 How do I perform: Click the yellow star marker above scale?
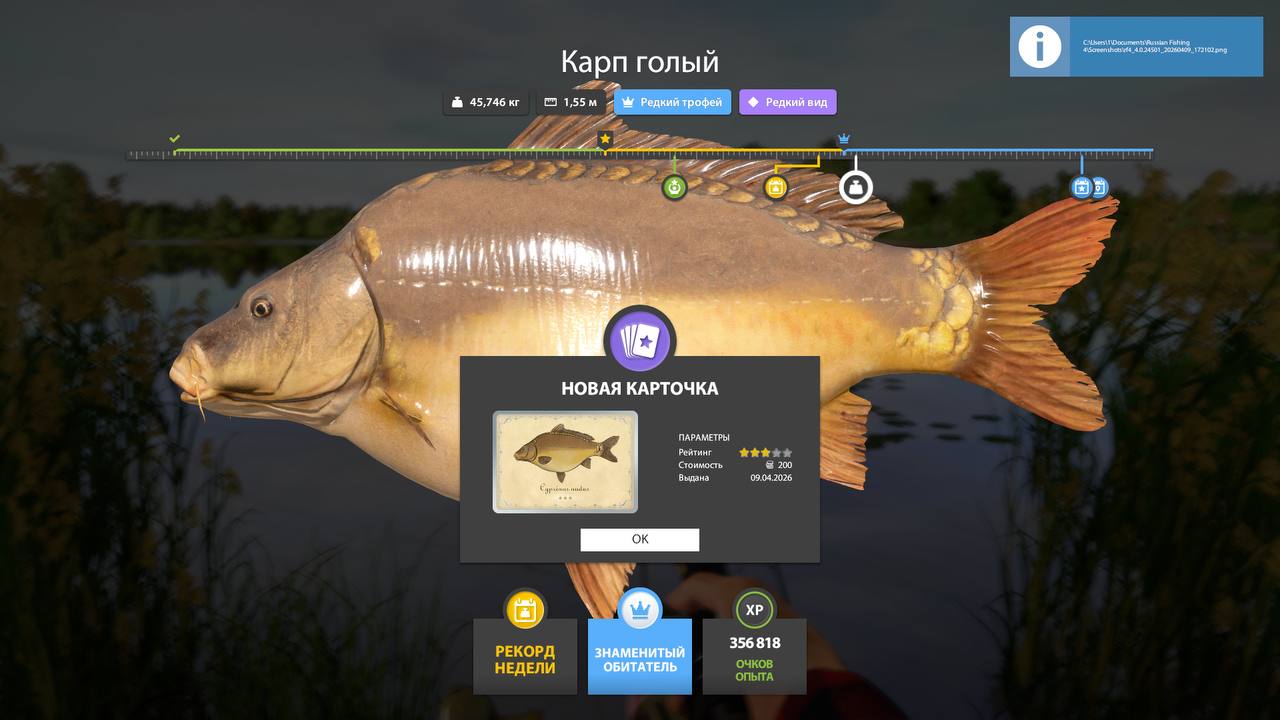pos(605,138)
